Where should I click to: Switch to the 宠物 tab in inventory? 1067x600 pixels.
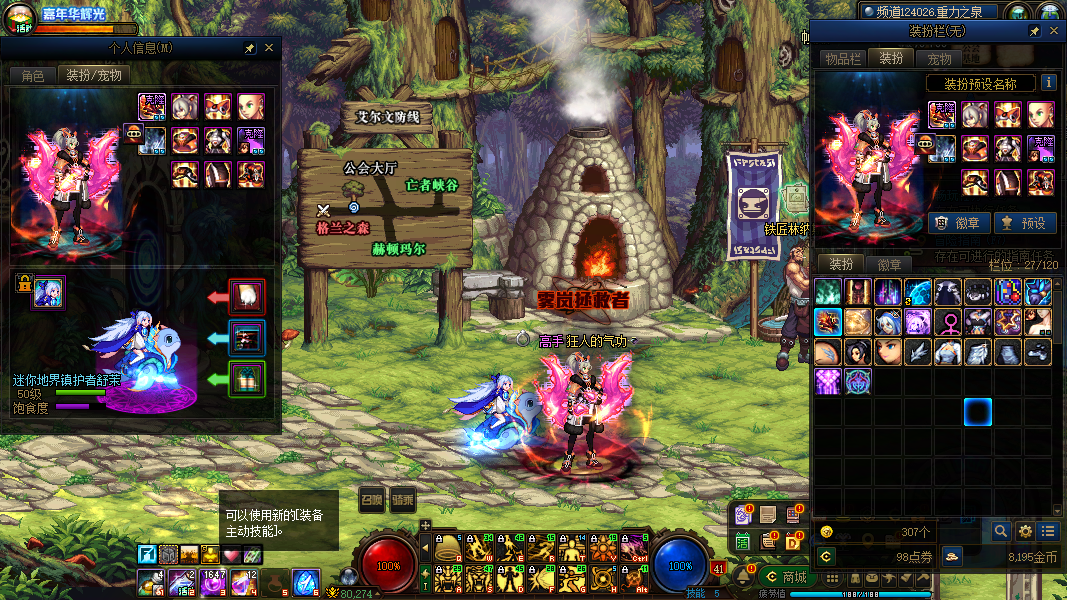(x=939, y=59)
